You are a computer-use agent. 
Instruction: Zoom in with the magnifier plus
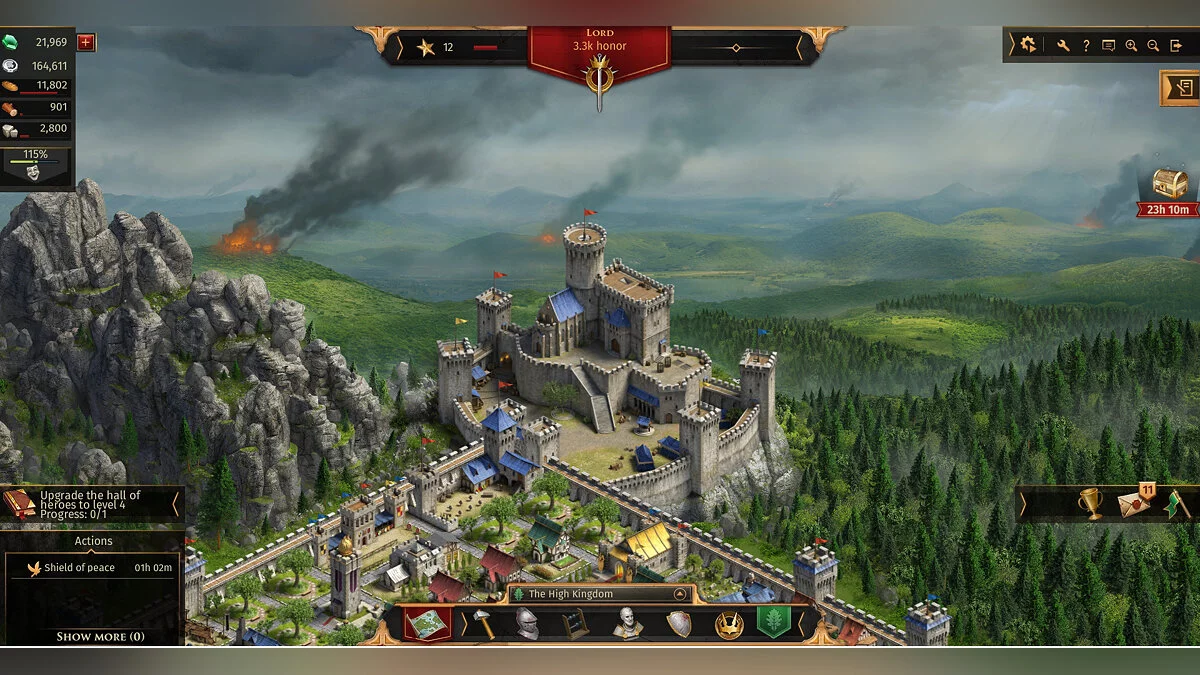tap(1131, 45)
